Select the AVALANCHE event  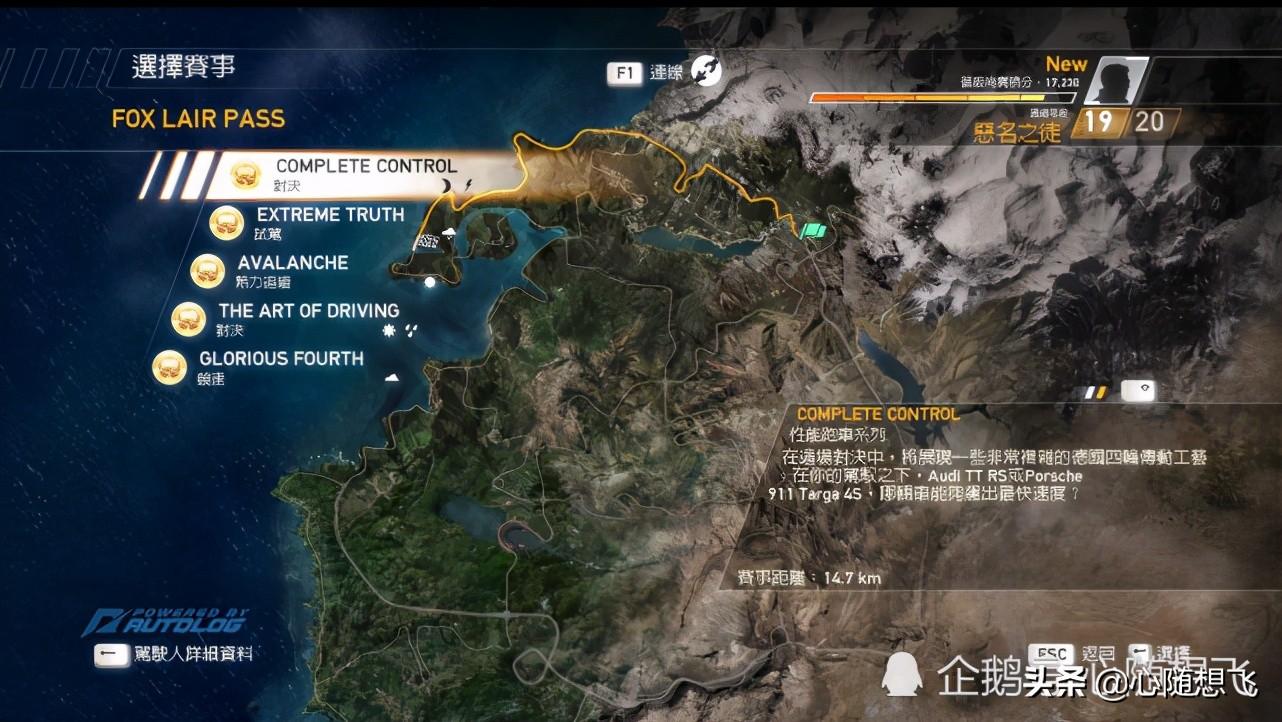[x=292, y=263]
